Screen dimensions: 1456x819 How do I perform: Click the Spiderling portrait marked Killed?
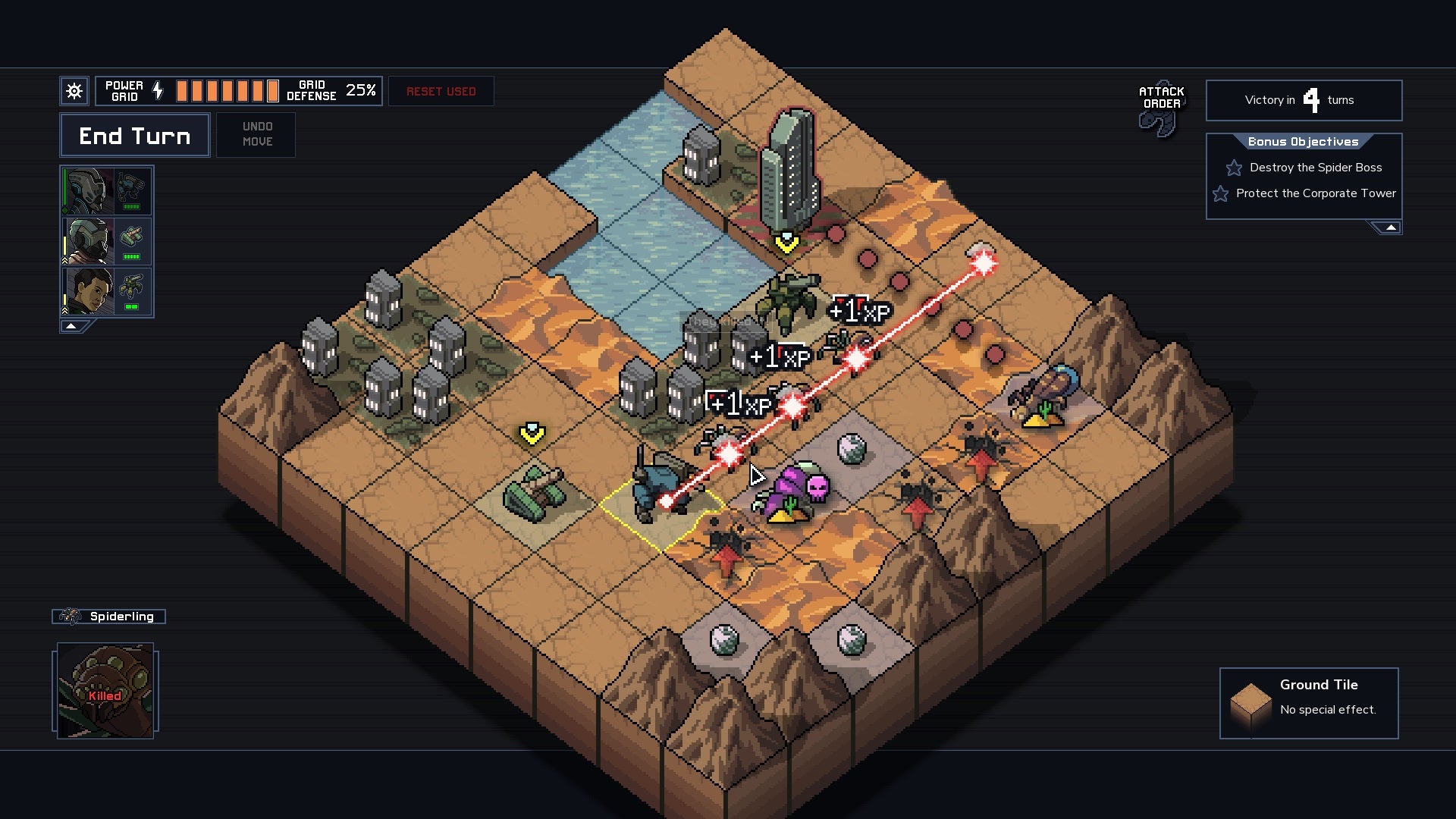(x=105, y=690)
